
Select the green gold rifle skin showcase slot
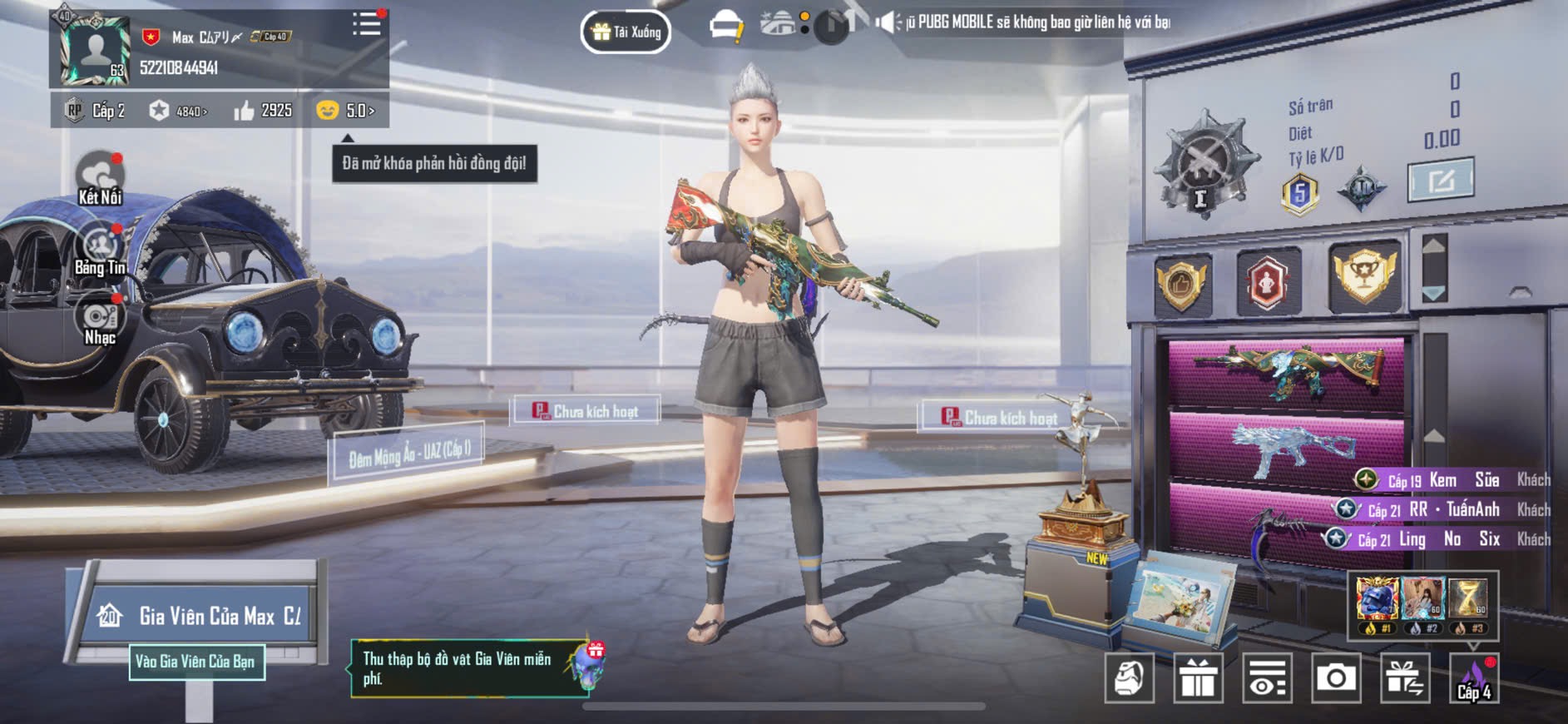point(1286,372)
